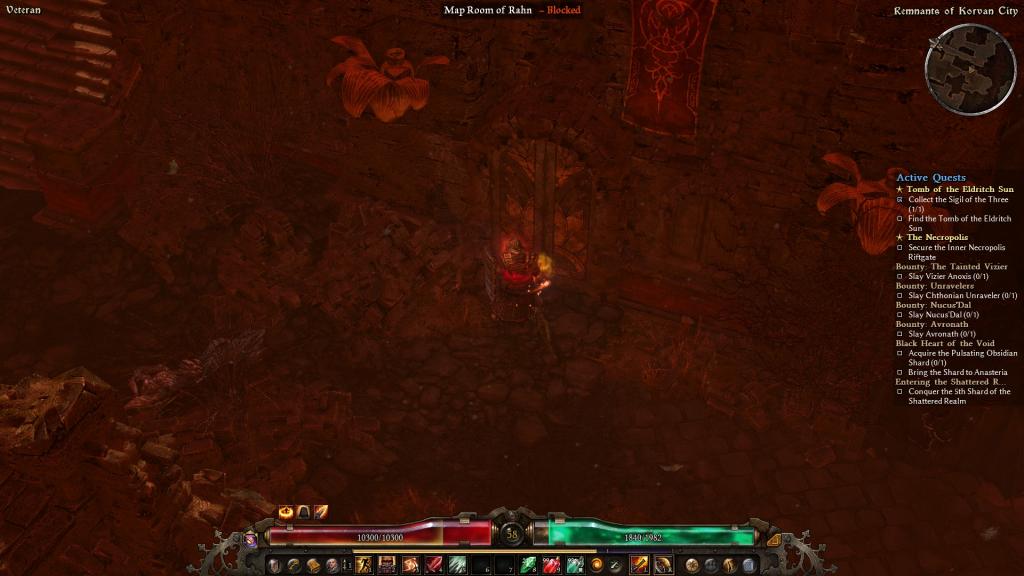
Task: Drink the green energy potion
Action: (575, 565)
